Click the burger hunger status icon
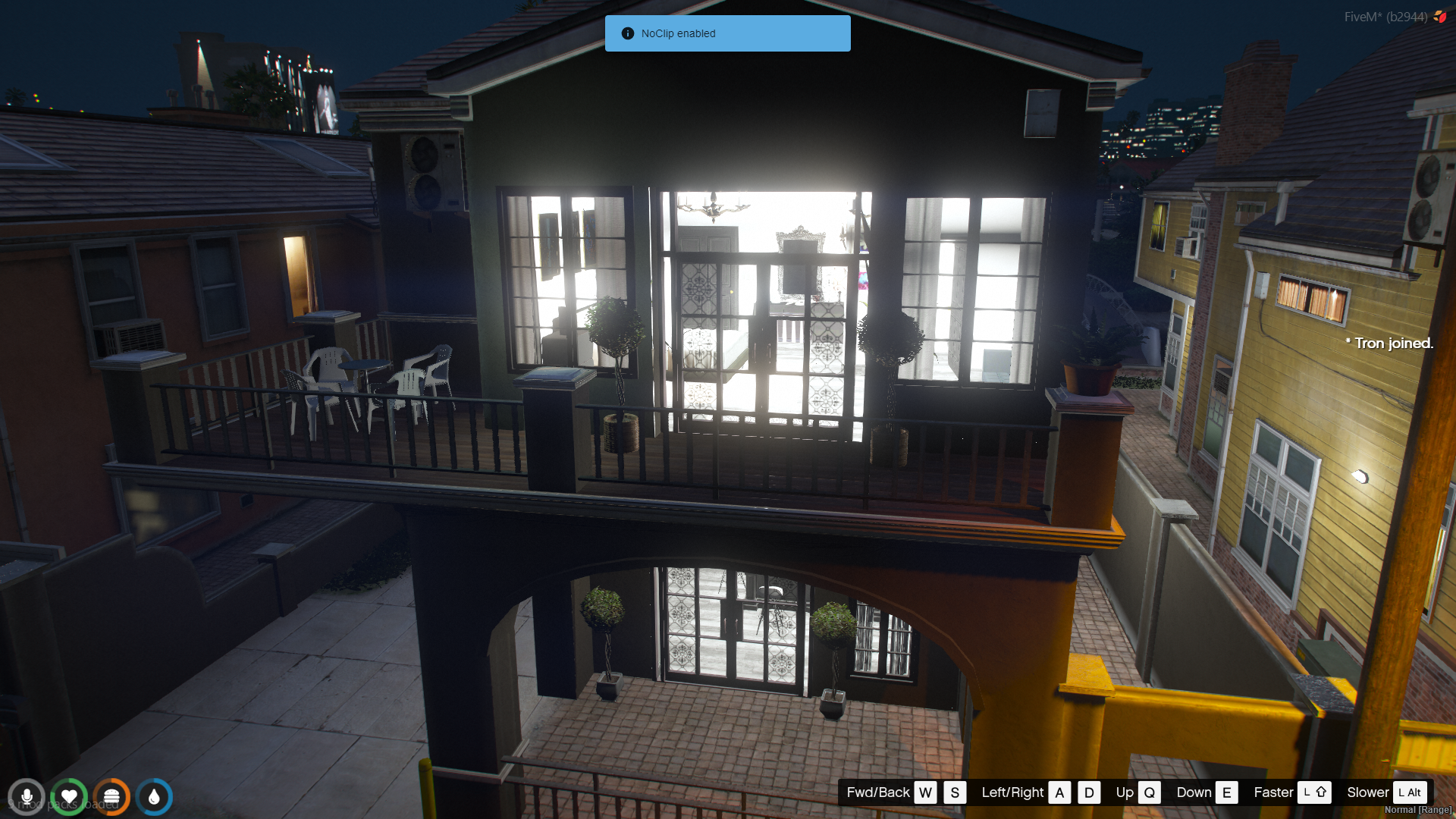1456x819 pixels. (111, 797)
